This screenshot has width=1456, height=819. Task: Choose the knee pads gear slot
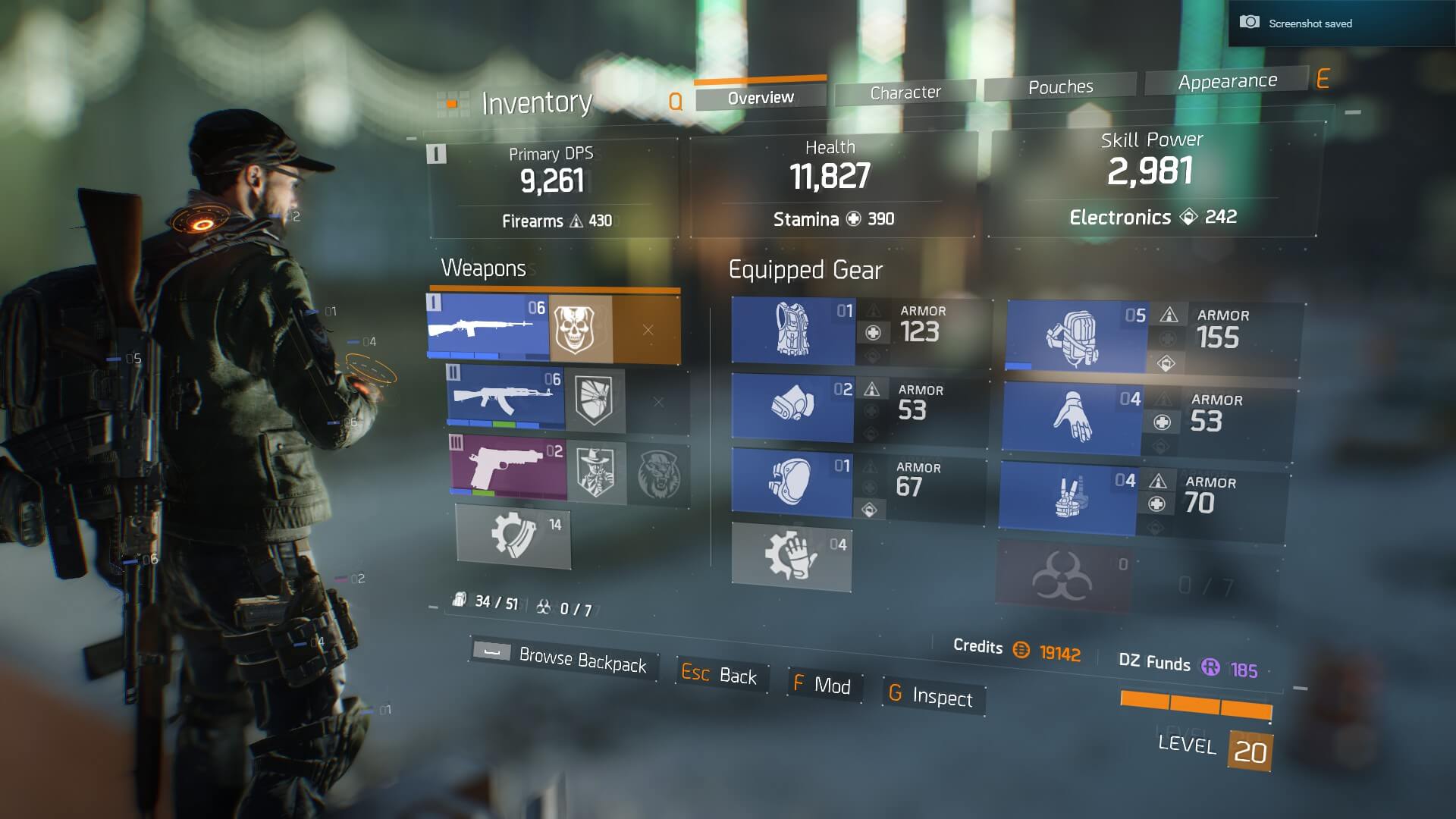click(x=792, y=482)
